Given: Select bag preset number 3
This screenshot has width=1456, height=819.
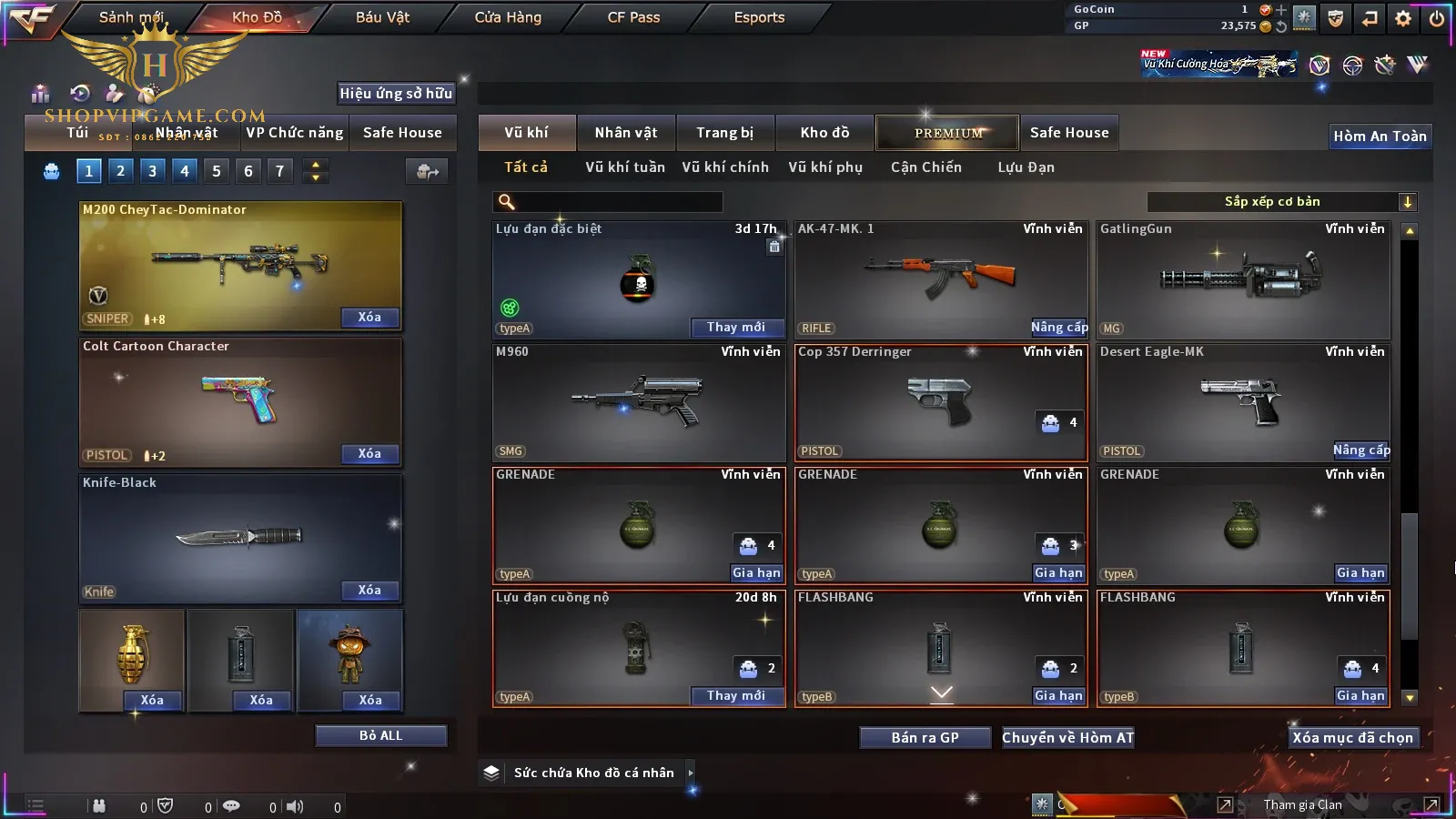Looking at the screenshot, I should pos(152,171).
